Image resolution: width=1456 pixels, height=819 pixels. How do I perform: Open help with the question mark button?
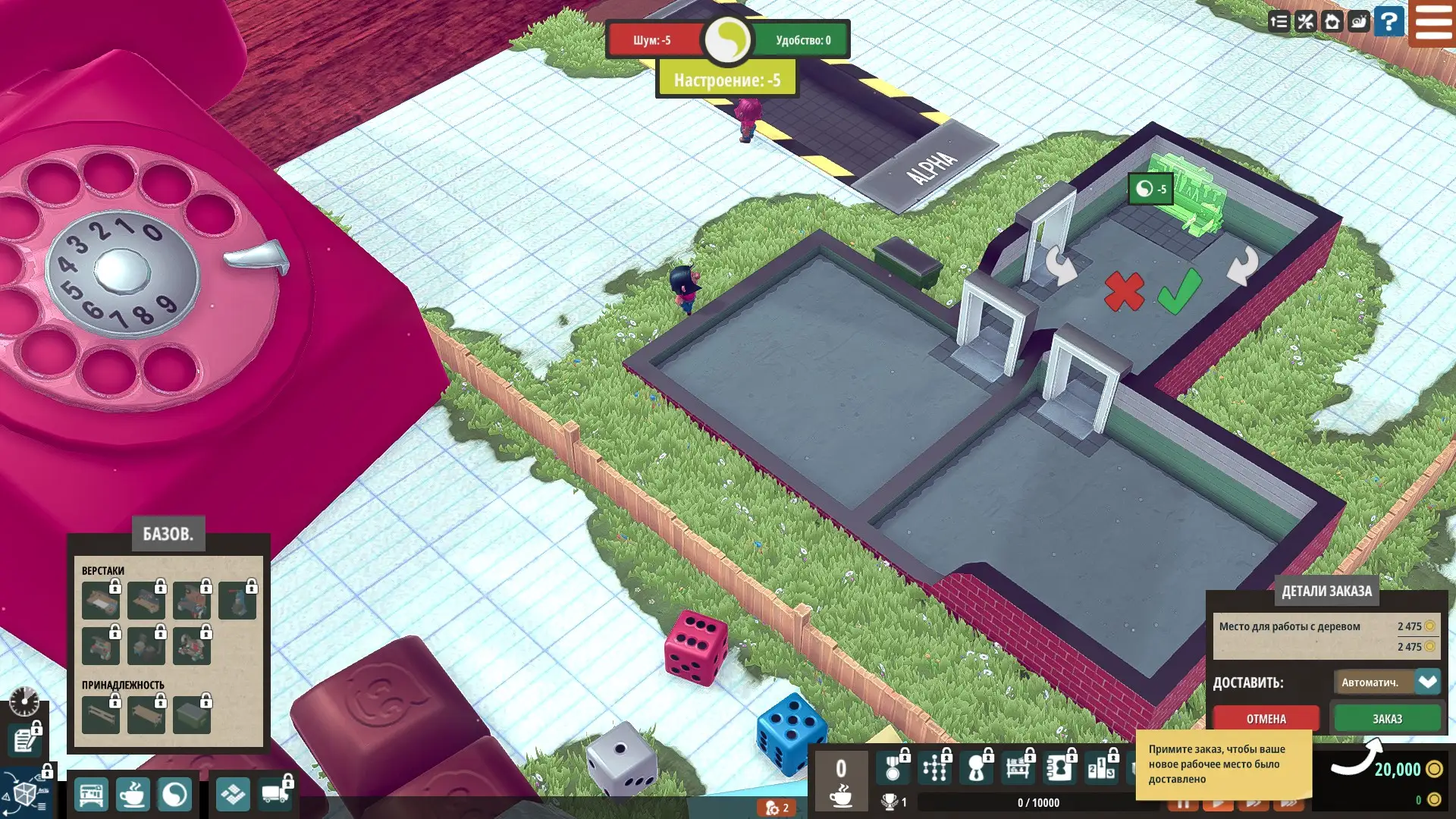[1389, 22]
